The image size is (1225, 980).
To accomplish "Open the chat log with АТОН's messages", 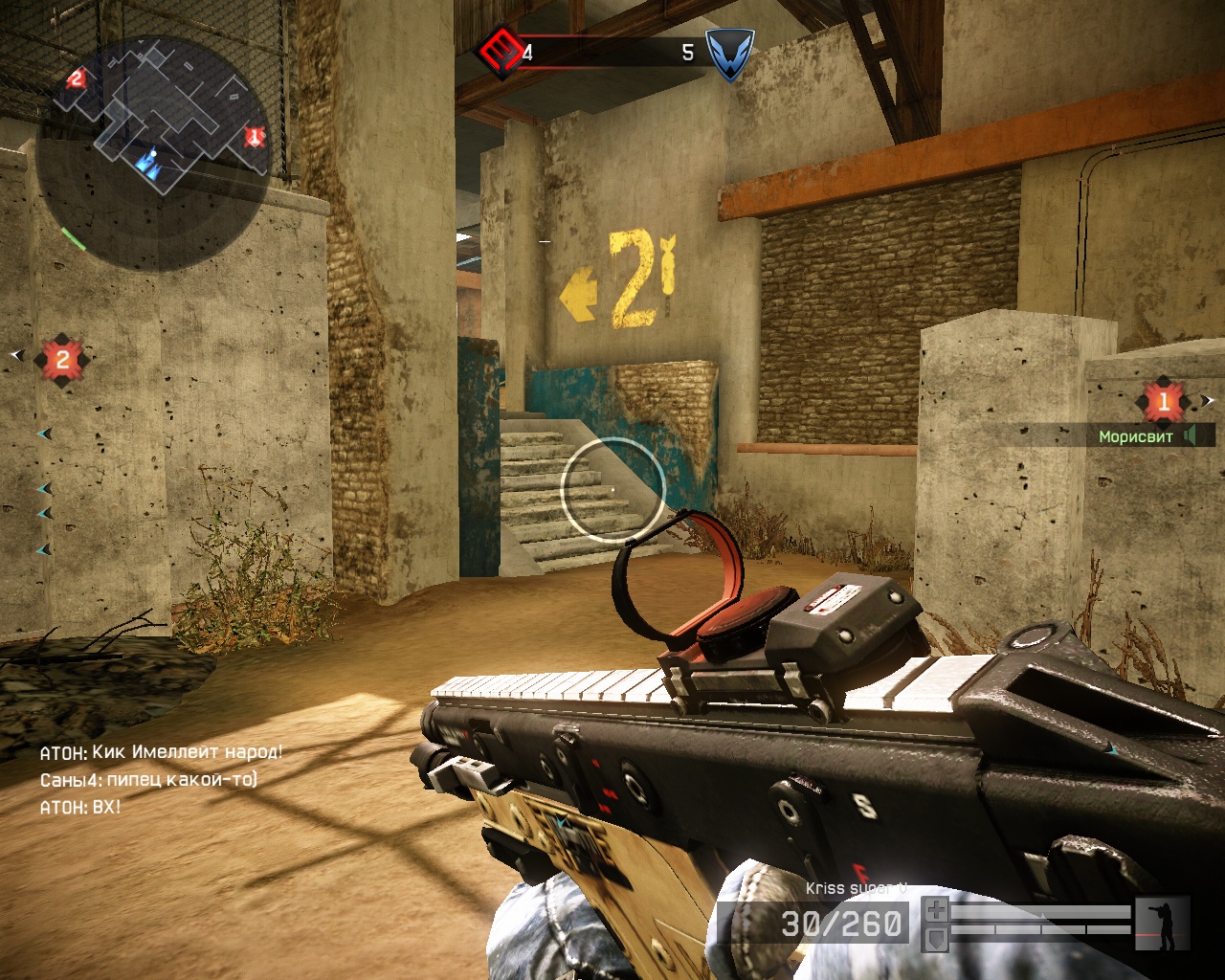I will pyautogui.click(x=161, y=779).
